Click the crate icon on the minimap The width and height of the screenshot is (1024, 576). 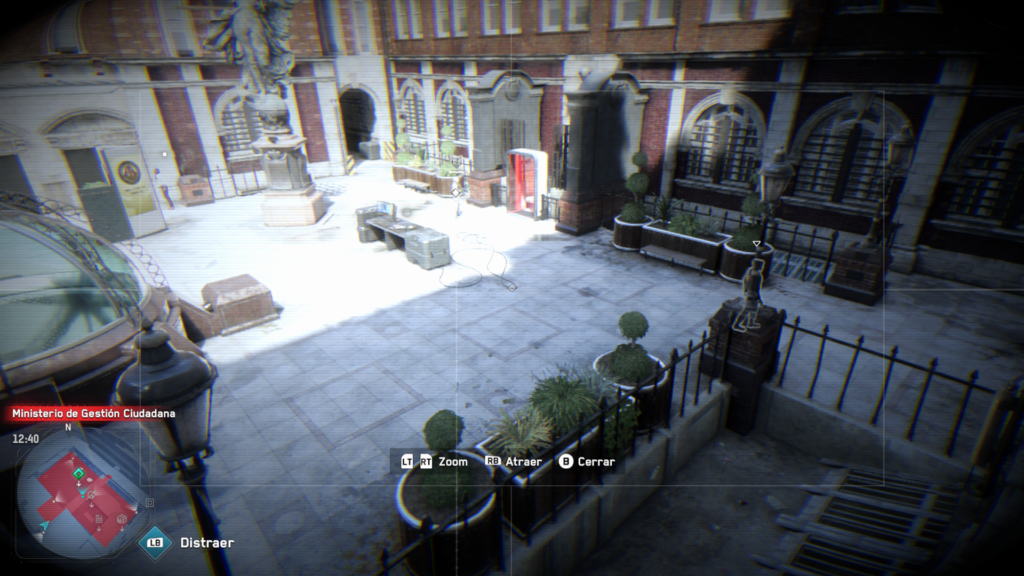(122, 519)
